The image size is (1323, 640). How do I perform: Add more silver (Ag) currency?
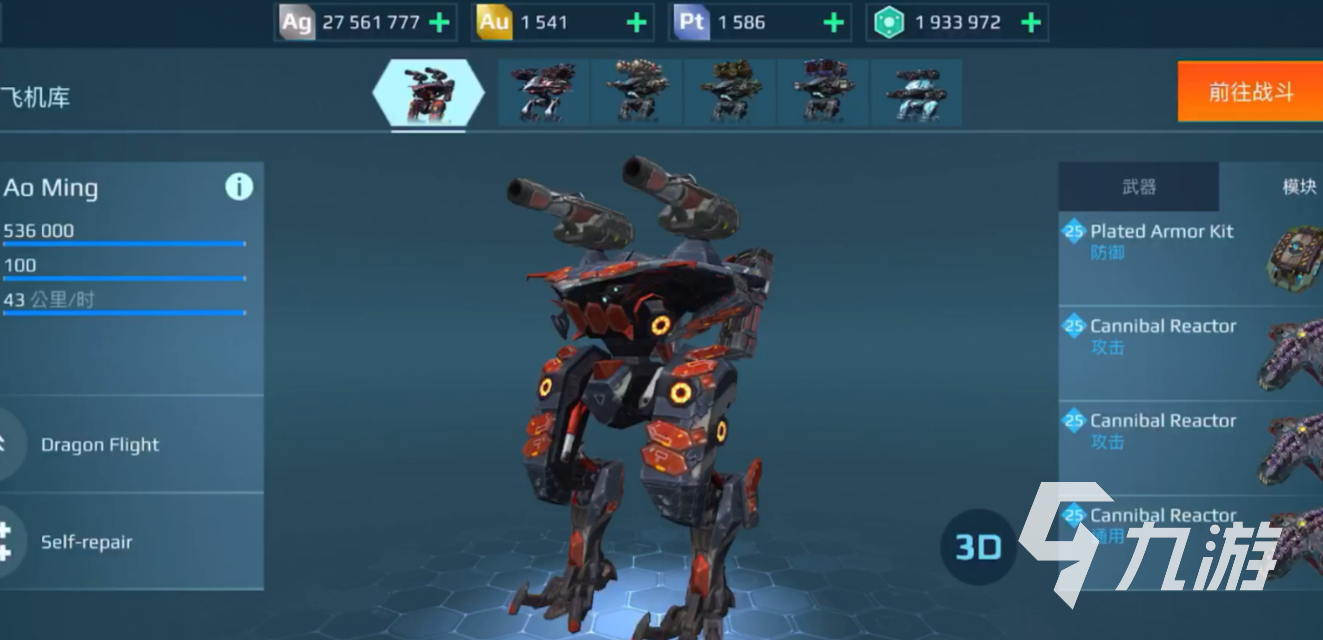(x=439, y=22)
